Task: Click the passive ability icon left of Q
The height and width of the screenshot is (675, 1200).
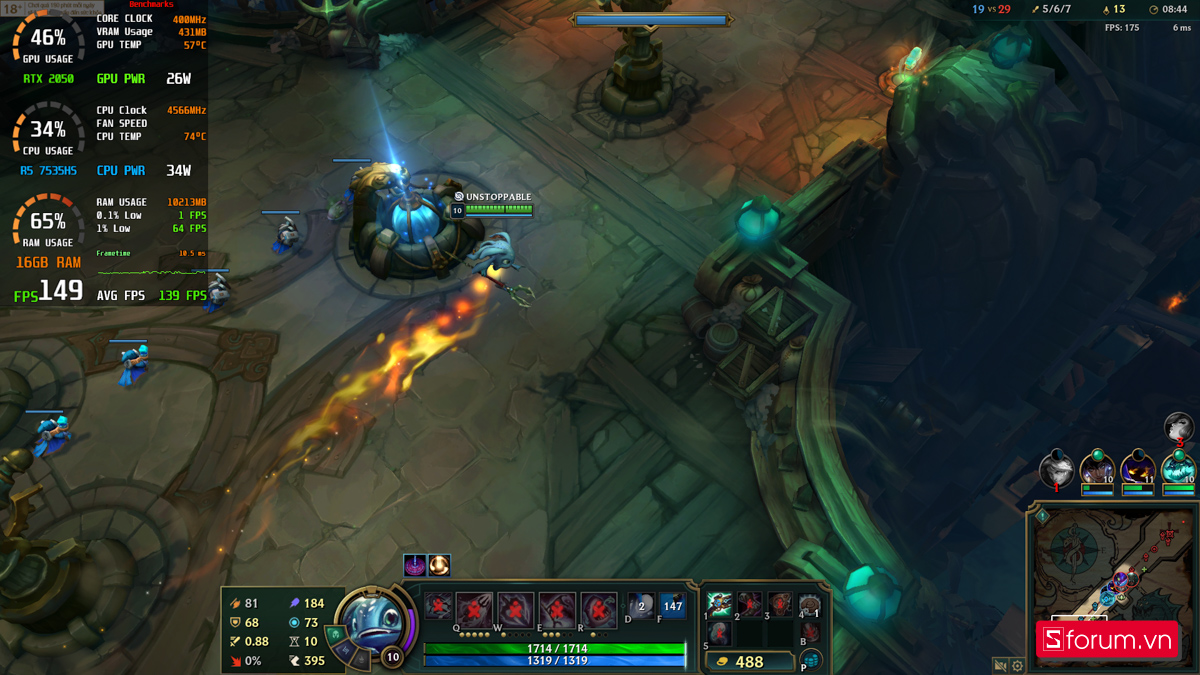Action: pos(438,605)
